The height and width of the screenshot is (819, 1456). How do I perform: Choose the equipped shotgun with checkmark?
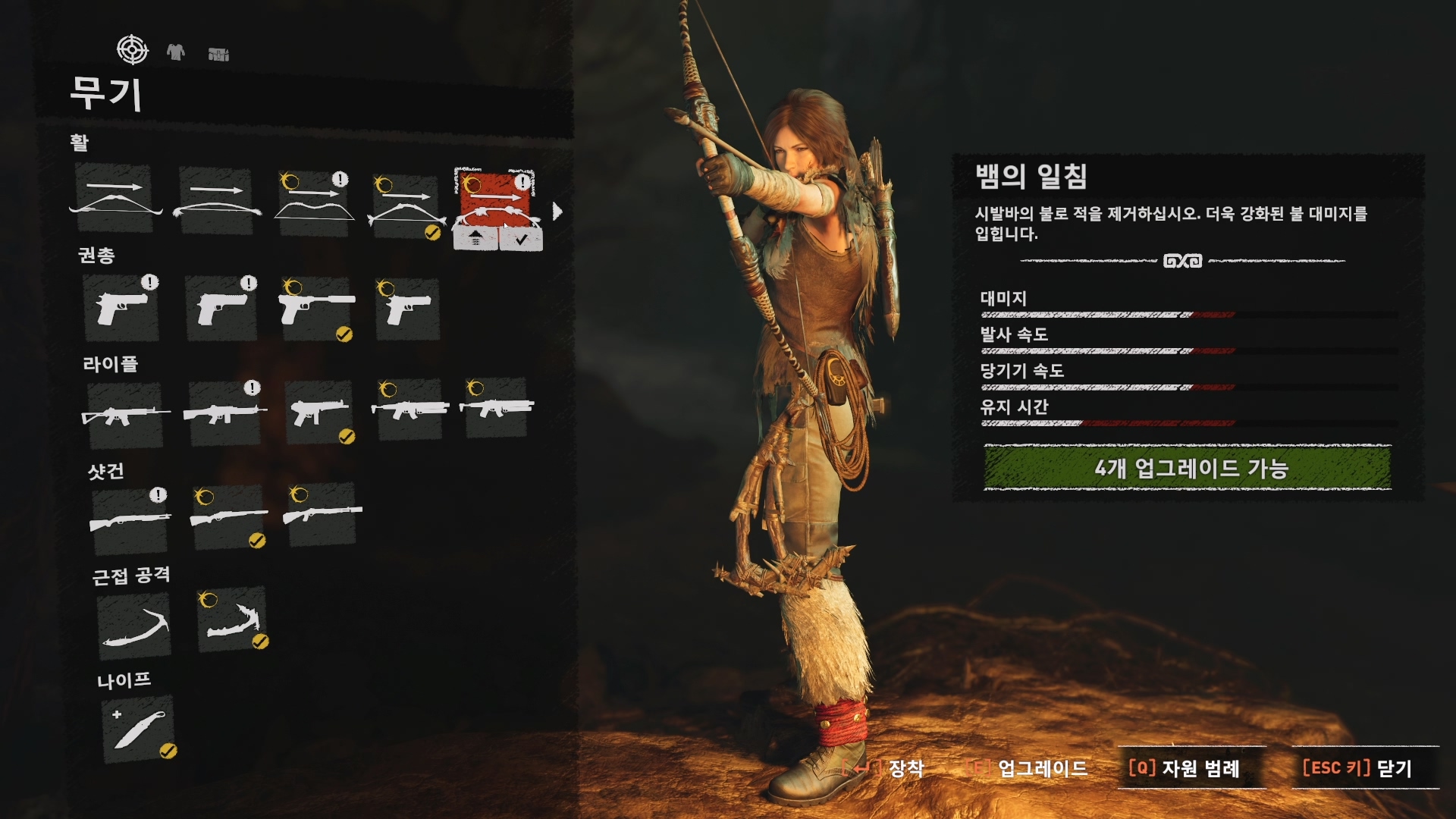(229, 519)
